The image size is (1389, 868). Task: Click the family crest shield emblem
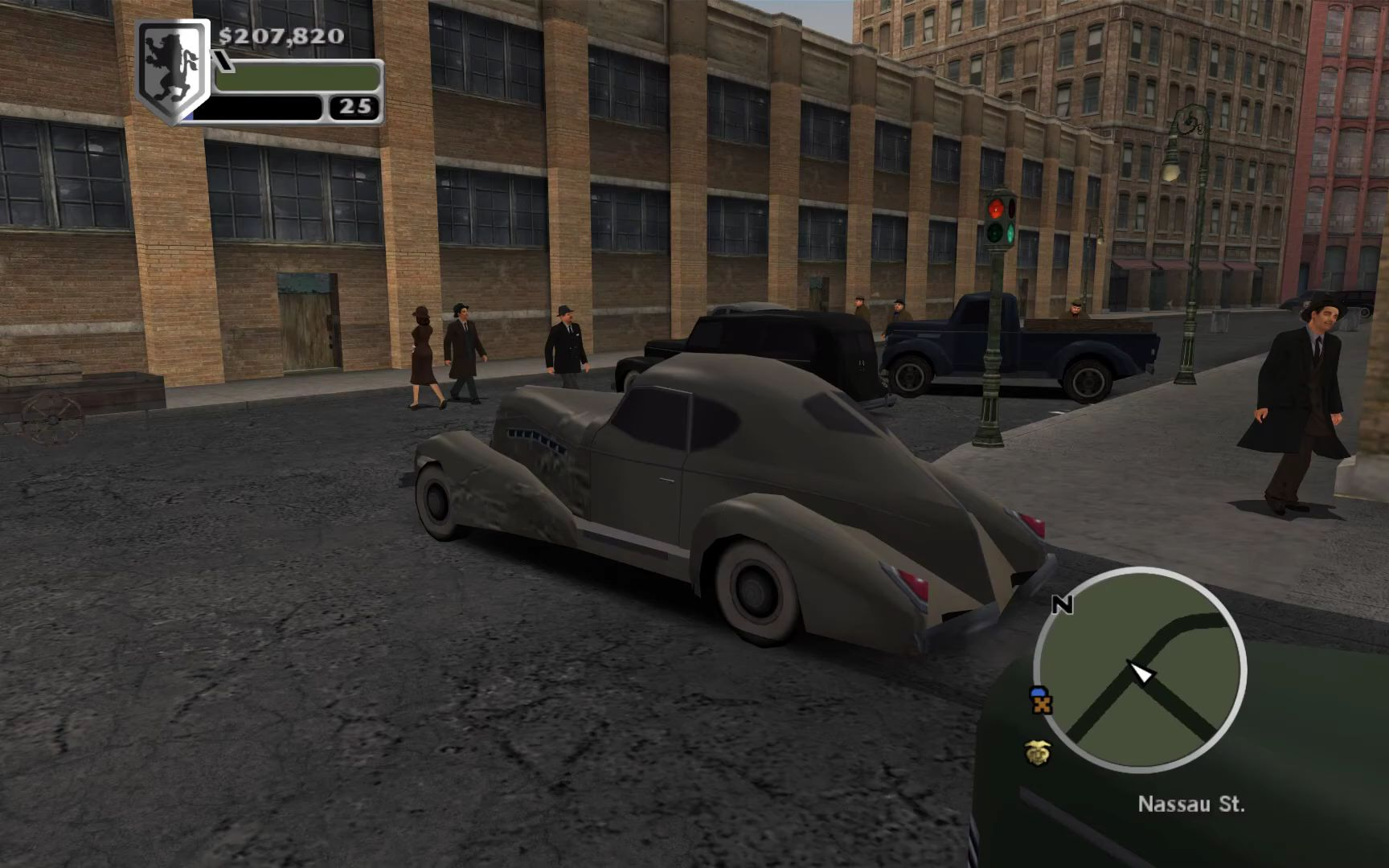click(x=171, y=71)
